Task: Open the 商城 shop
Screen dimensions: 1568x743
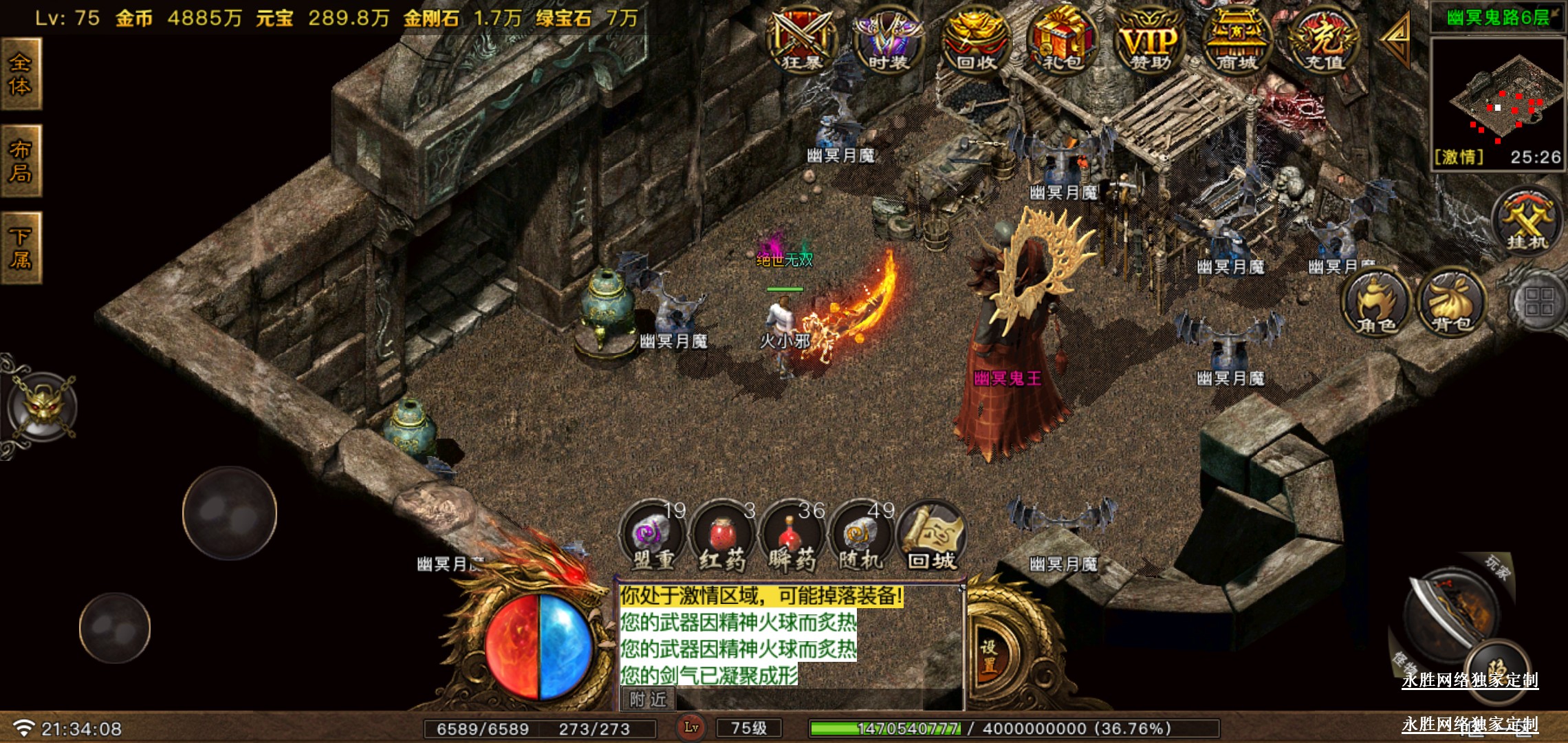Action: (1237, 40)
